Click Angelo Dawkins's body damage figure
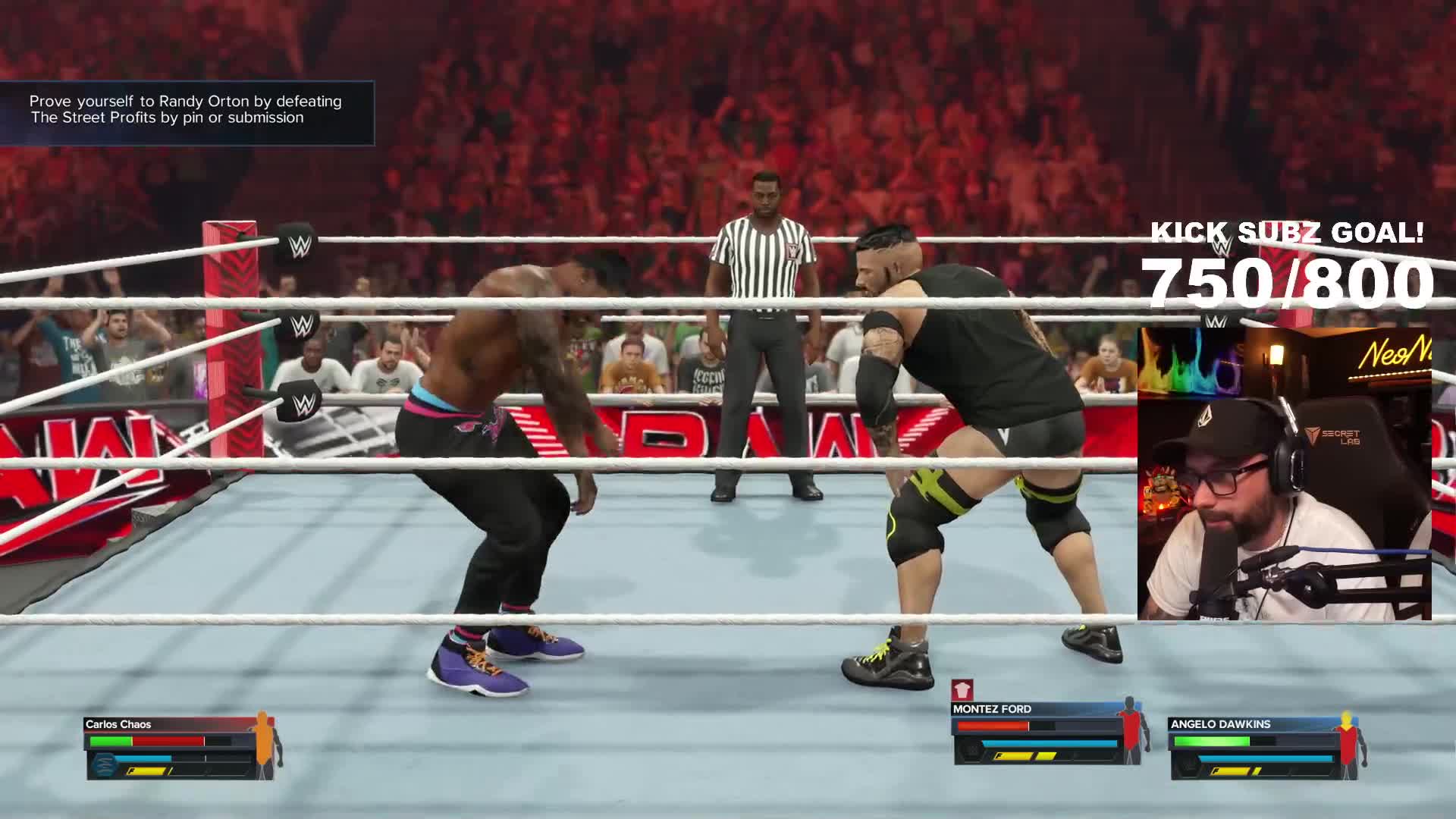Image resolution: width=1456 pixels, height=819 pixels. [x=1347, y=743]
